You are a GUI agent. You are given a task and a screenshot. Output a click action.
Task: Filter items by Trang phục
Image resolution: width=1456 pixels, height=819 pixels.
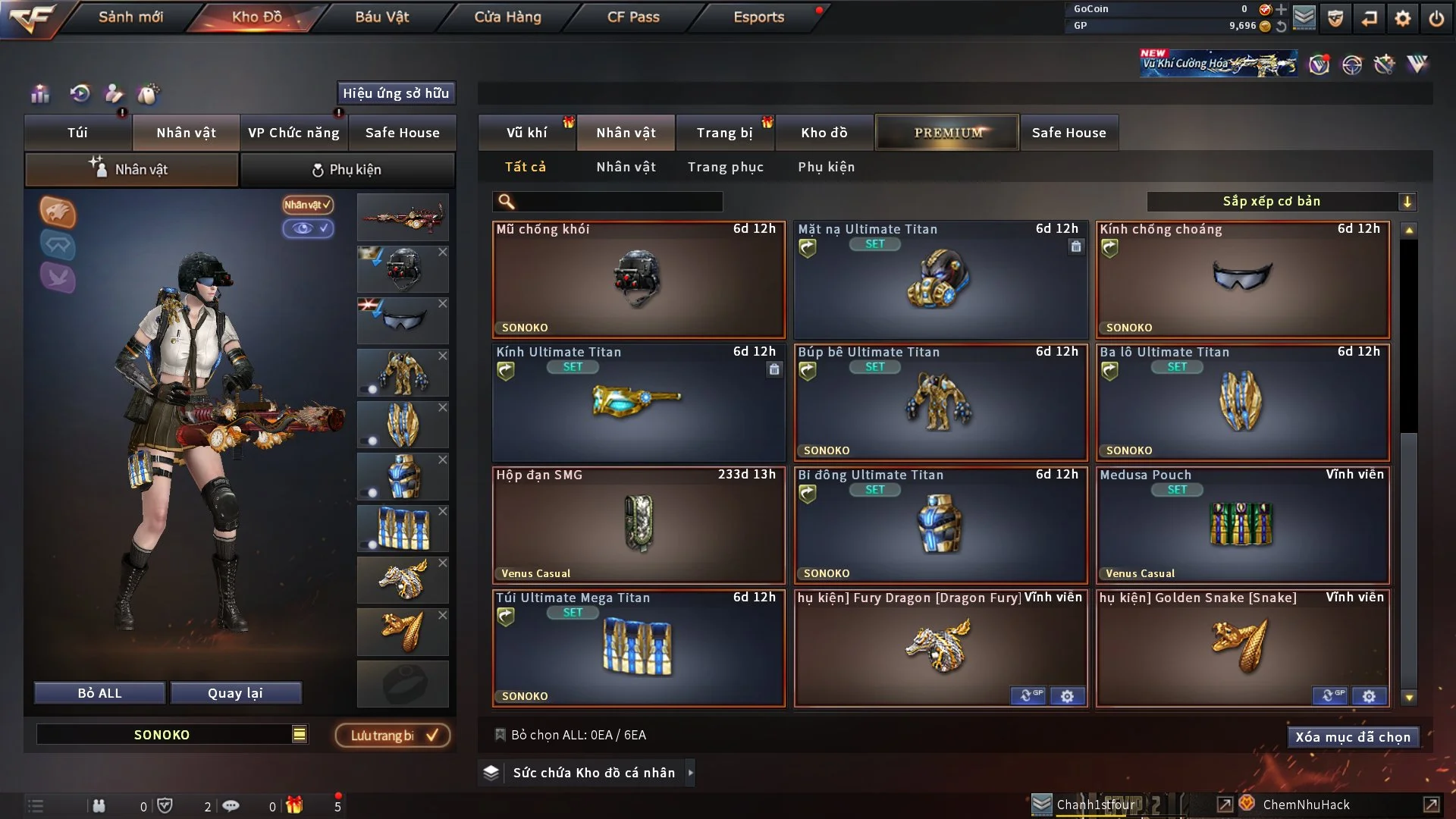725,167
